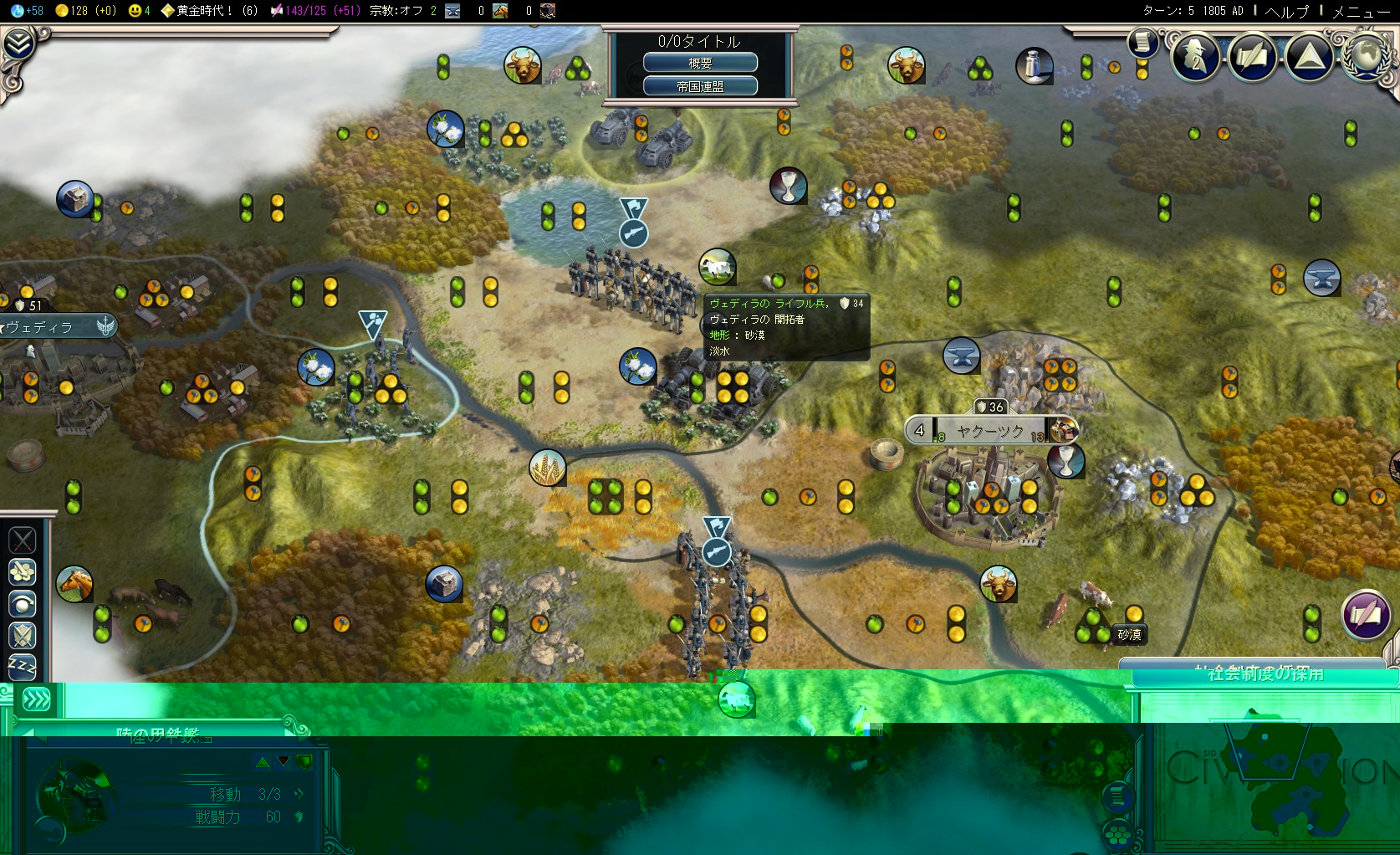The image size is (1400, 855).
Task: Toggle the triple-chevron unit panel button
Action: pyautogui.click(x=37, y=699)
